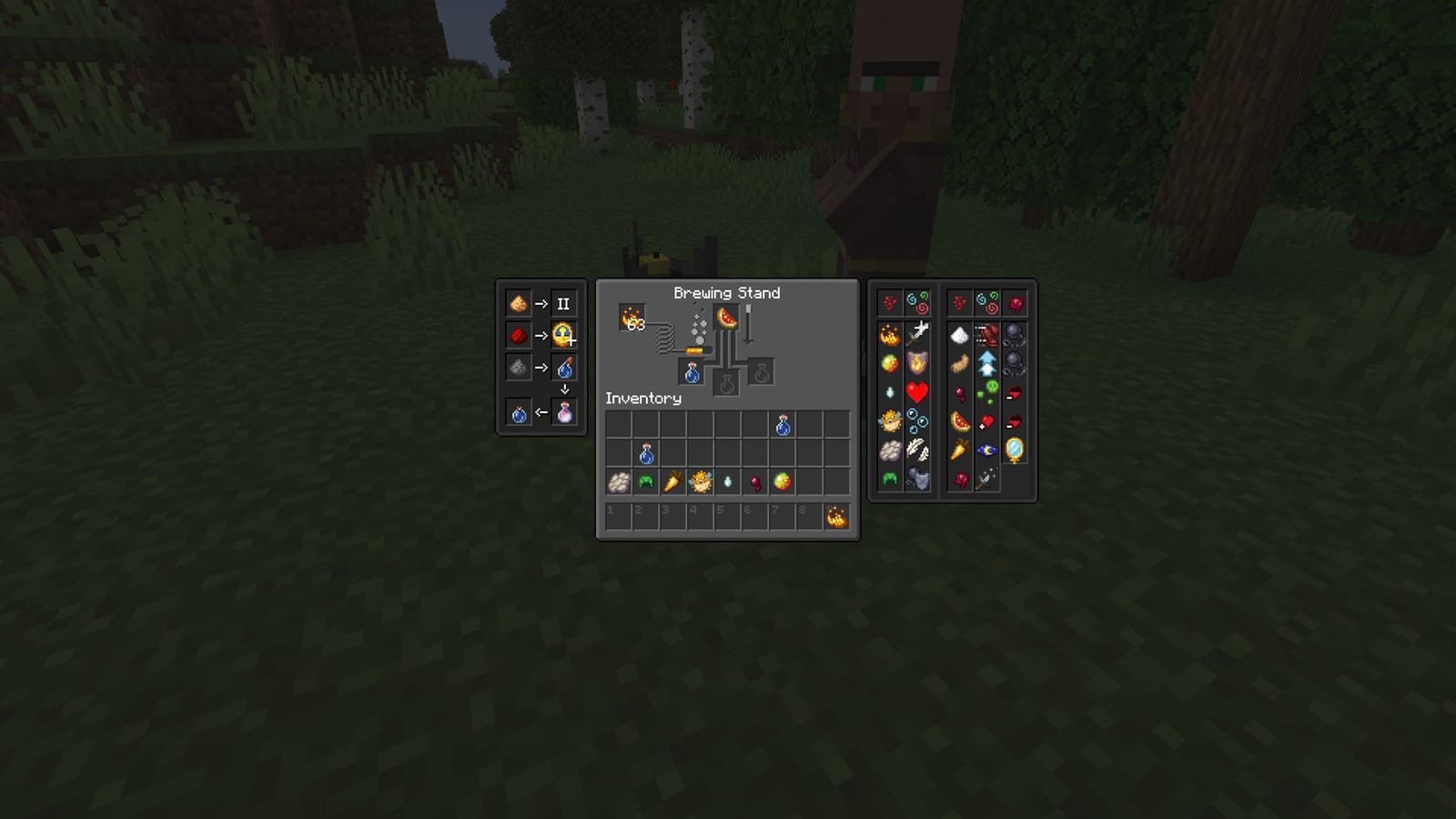Click the splash potion icon in the brewing guide

[x=565, y=368]
